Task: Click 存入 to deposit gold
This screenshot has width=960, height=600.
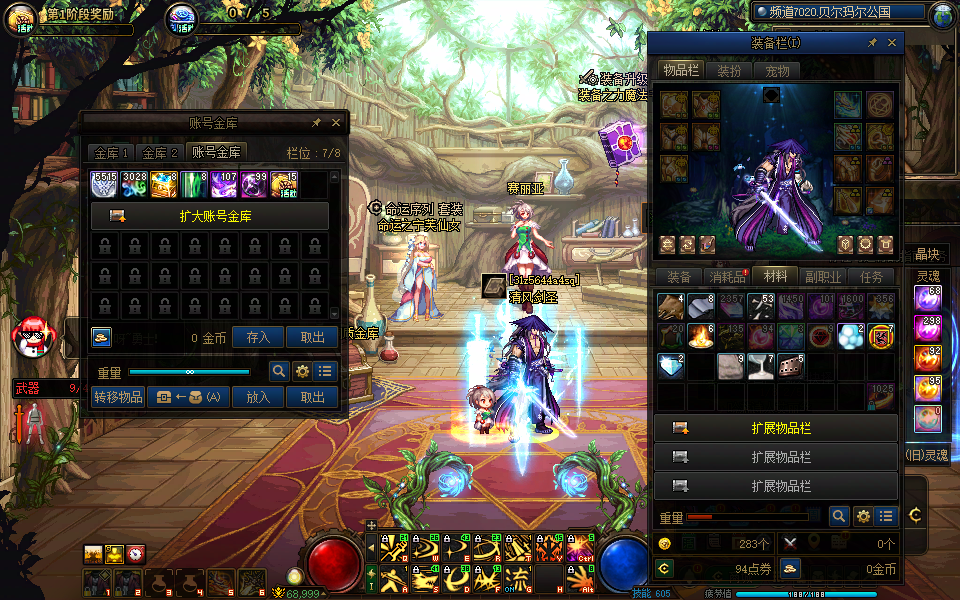Action: [x=258, y=338]
